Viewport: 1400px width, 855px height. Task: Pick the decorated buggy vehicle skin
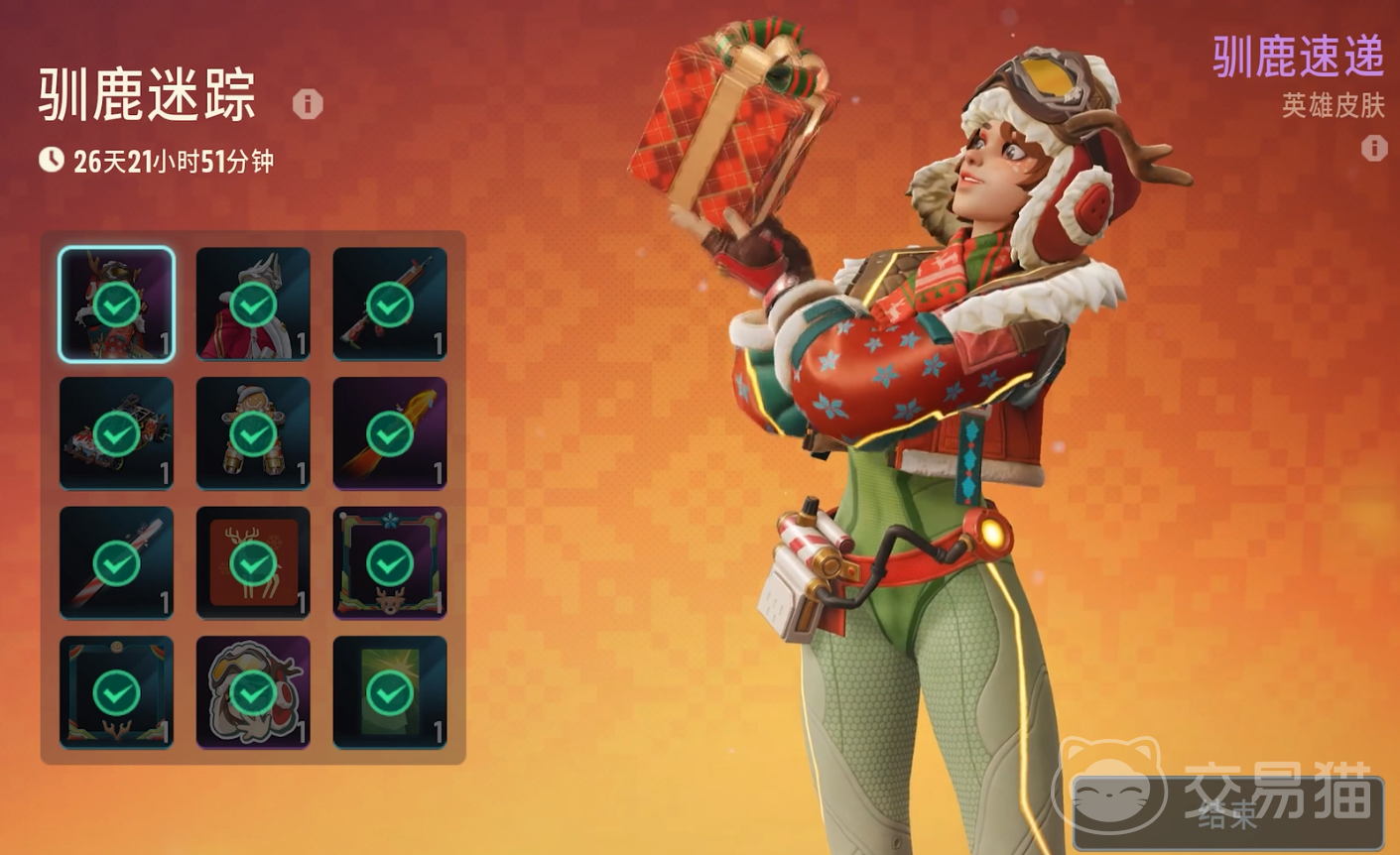(116, 433)
